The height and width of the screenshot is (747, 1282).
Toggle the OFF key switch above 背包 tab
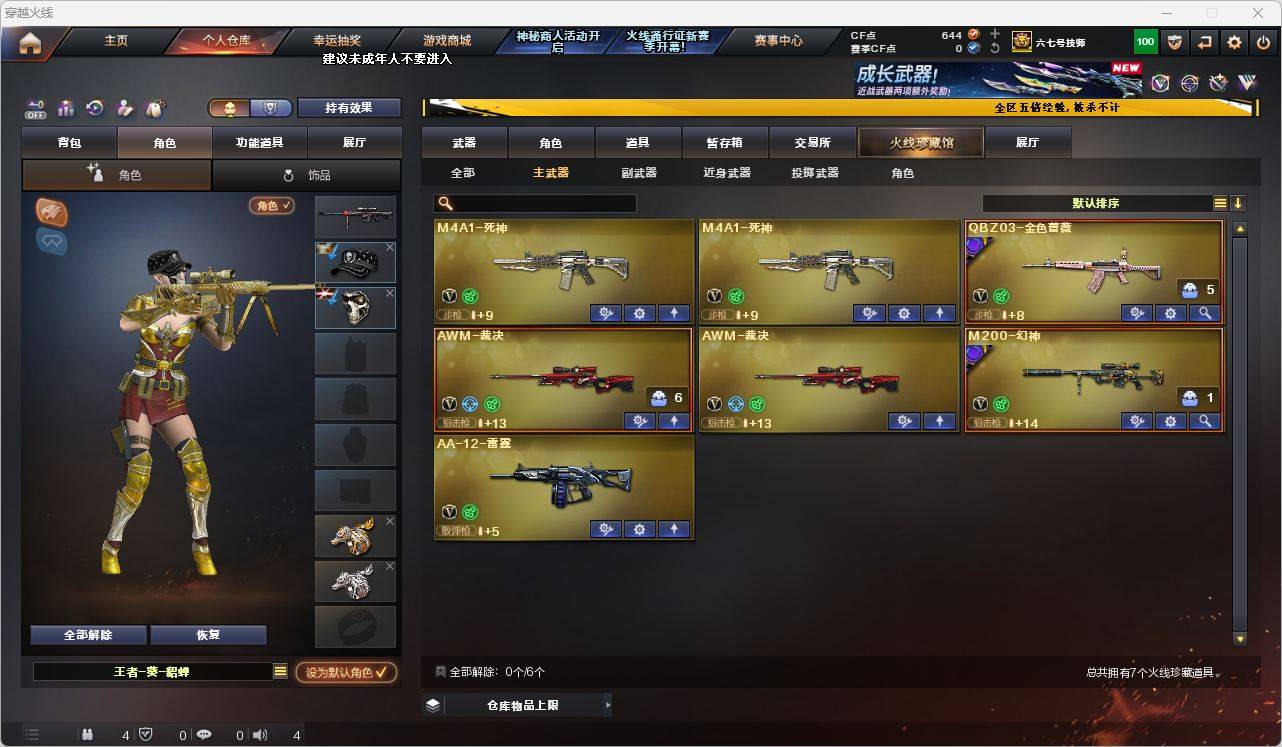click(36, 110)
